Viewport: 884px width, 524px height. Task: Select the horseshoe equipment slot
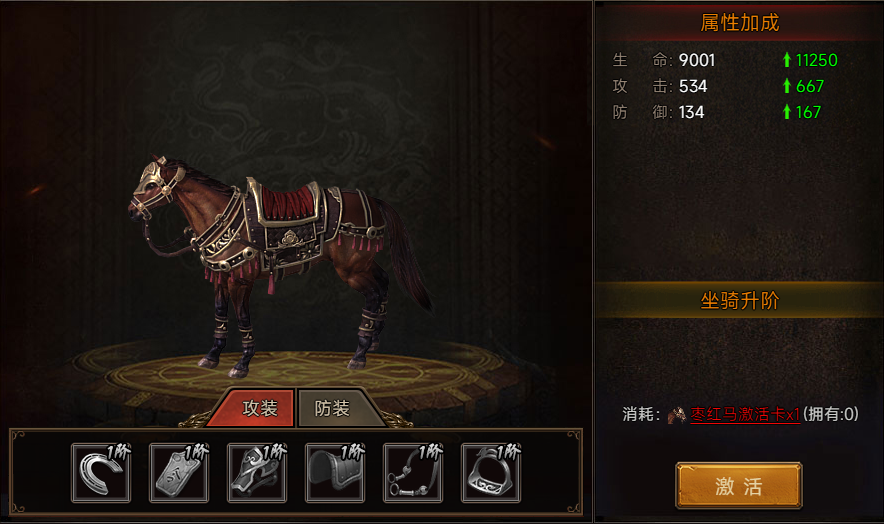(x=101, y=472)
